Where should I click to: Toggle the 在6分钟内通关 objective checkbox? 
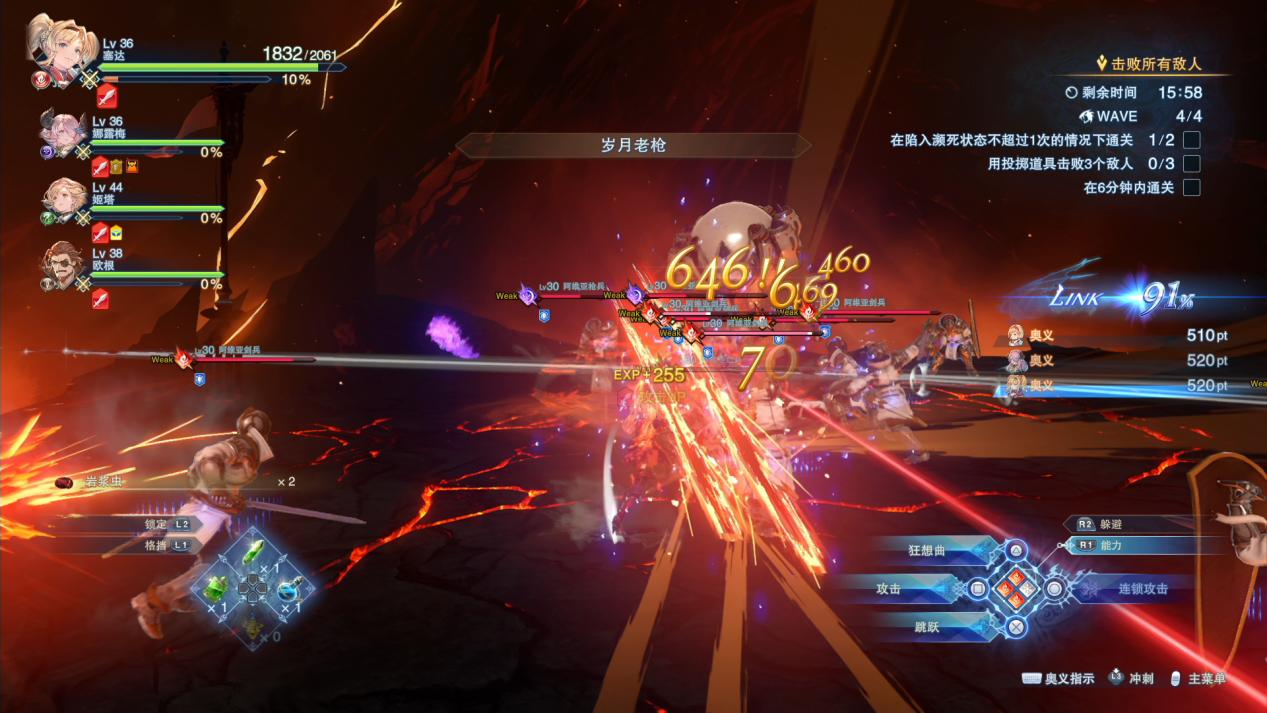[1191, 187]
